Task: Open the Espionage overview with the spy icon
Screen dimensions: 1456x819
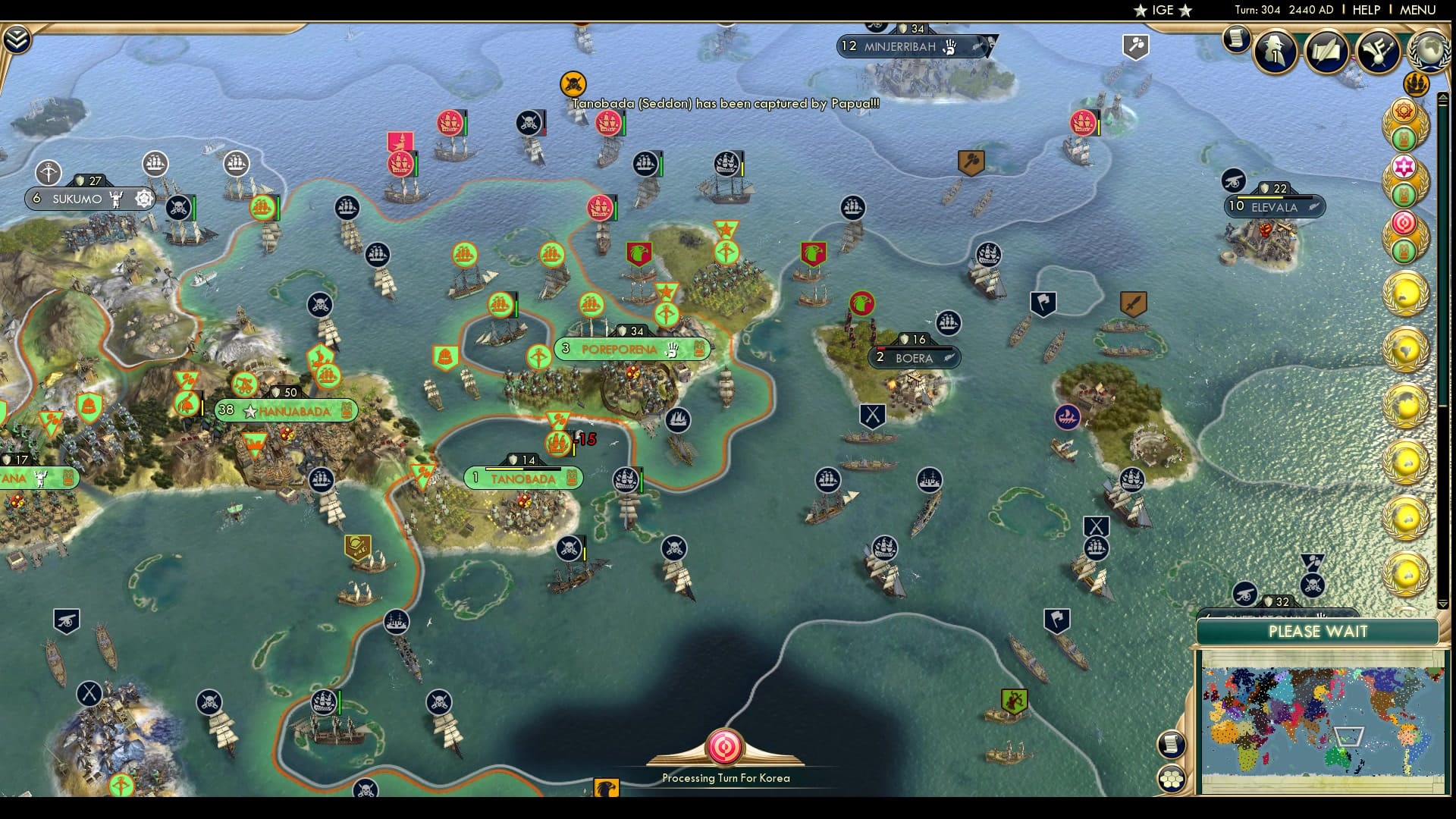Action: coord(1276,53)
